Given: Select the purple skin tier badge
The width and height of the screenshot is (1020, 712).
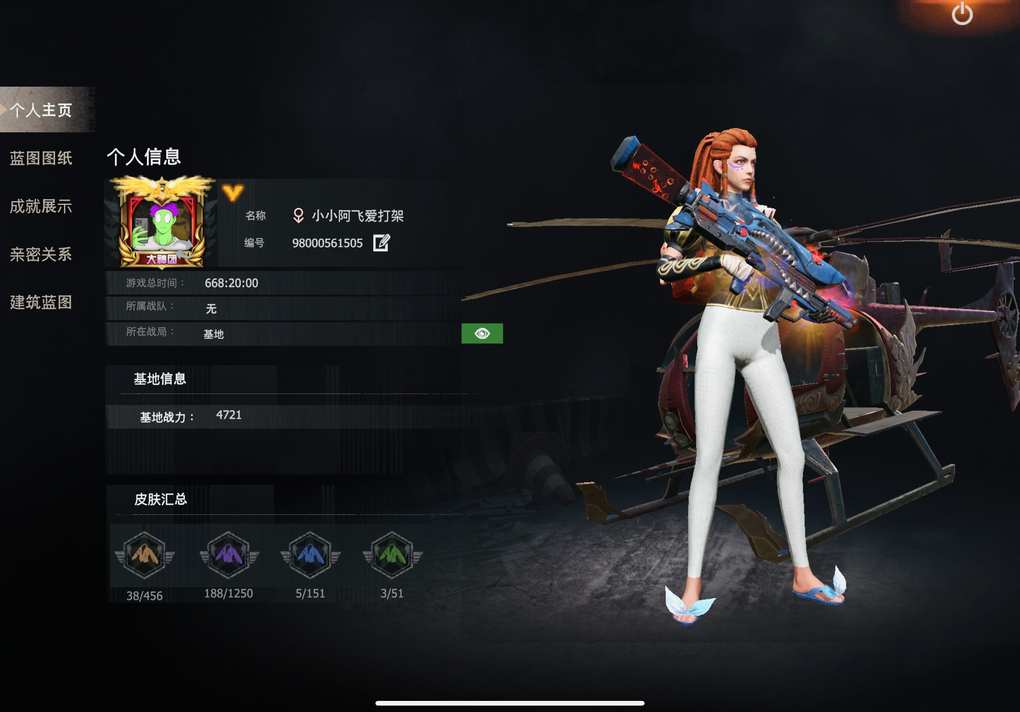Looking at the screenshot, I should point(229,554).
